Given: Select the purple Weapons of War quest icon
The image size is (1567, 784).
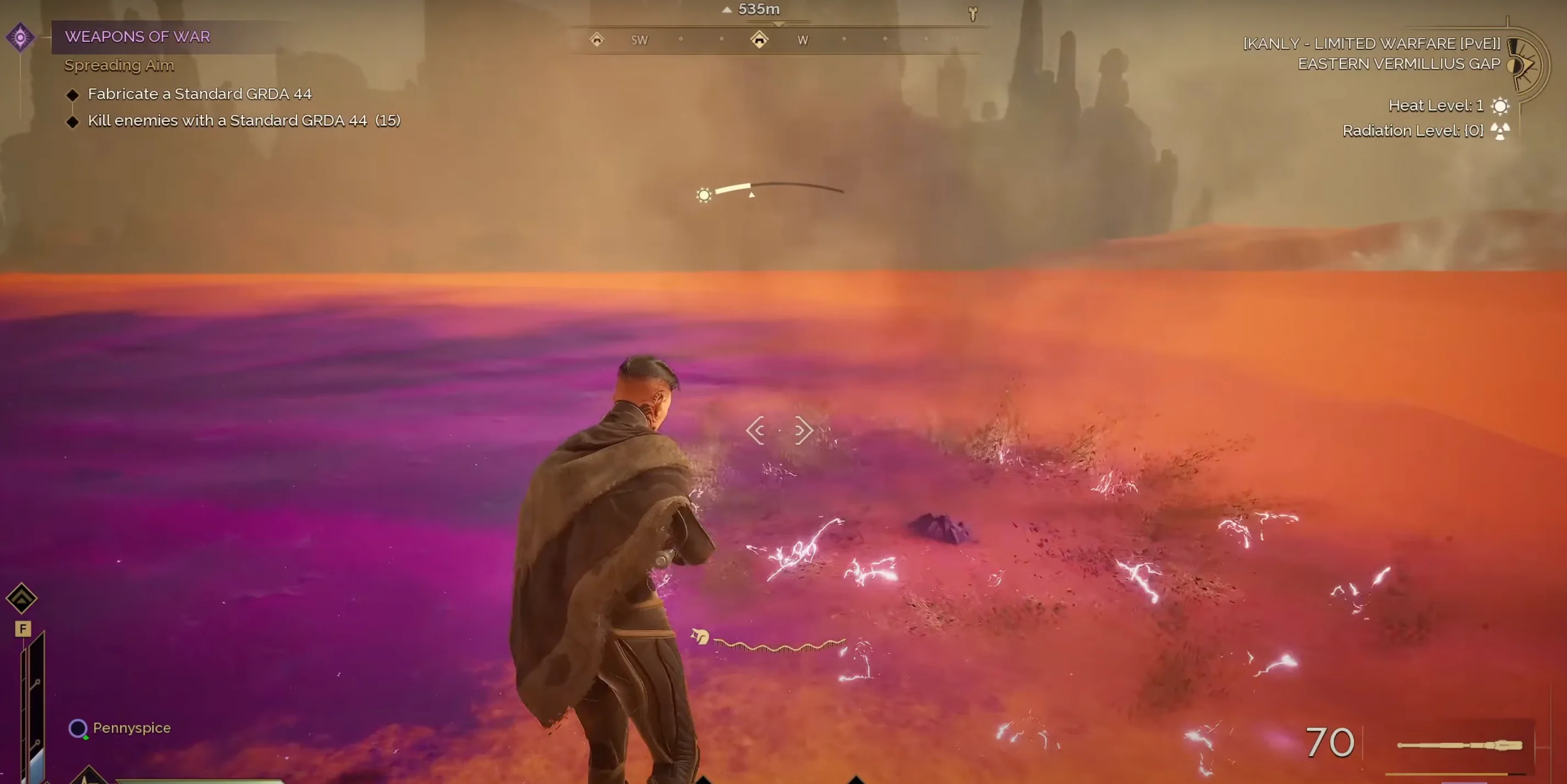Looking at the screenshot, I should [x=22, y=37].
